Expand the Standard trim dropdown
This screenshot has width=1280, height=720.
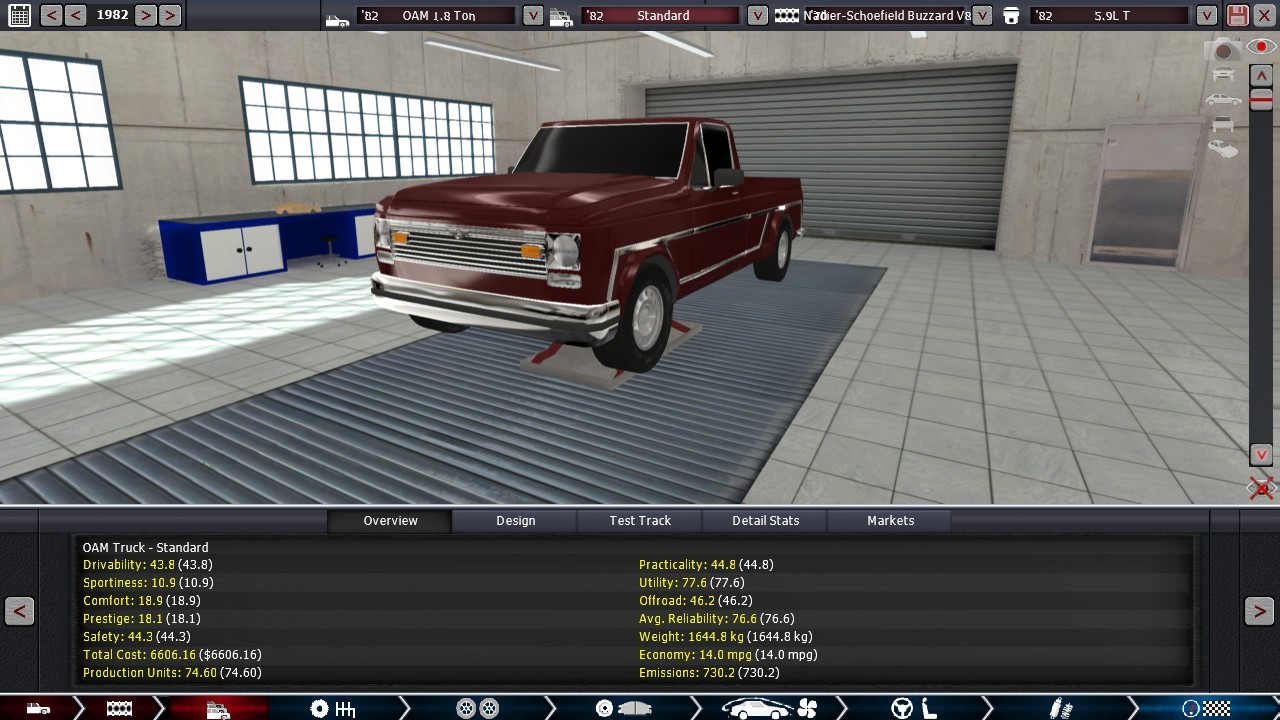pyautogui.click(x=758, y=15)
